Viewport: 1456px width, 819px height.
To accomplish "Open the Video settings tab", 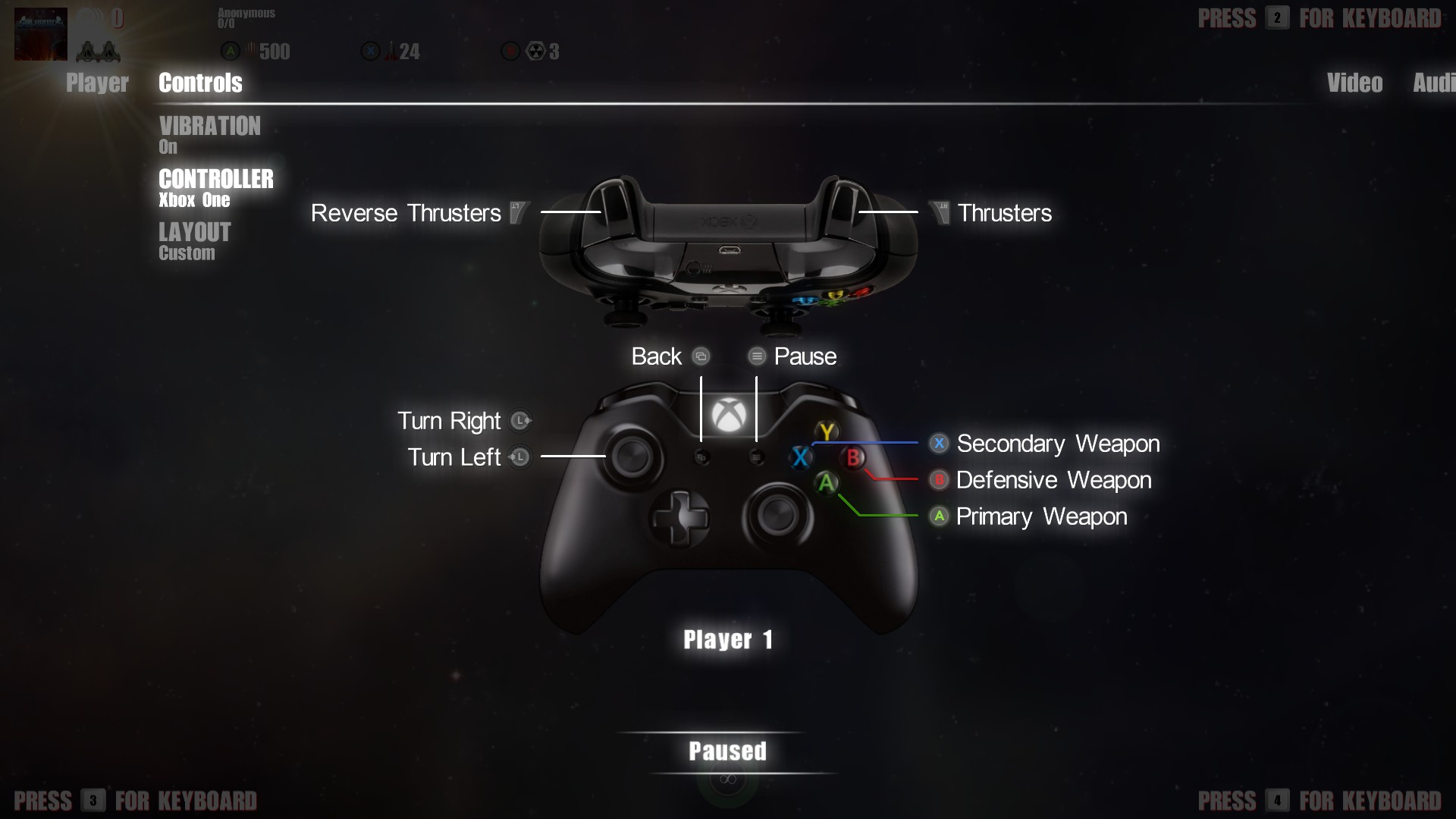I will tap(1354, 83).
